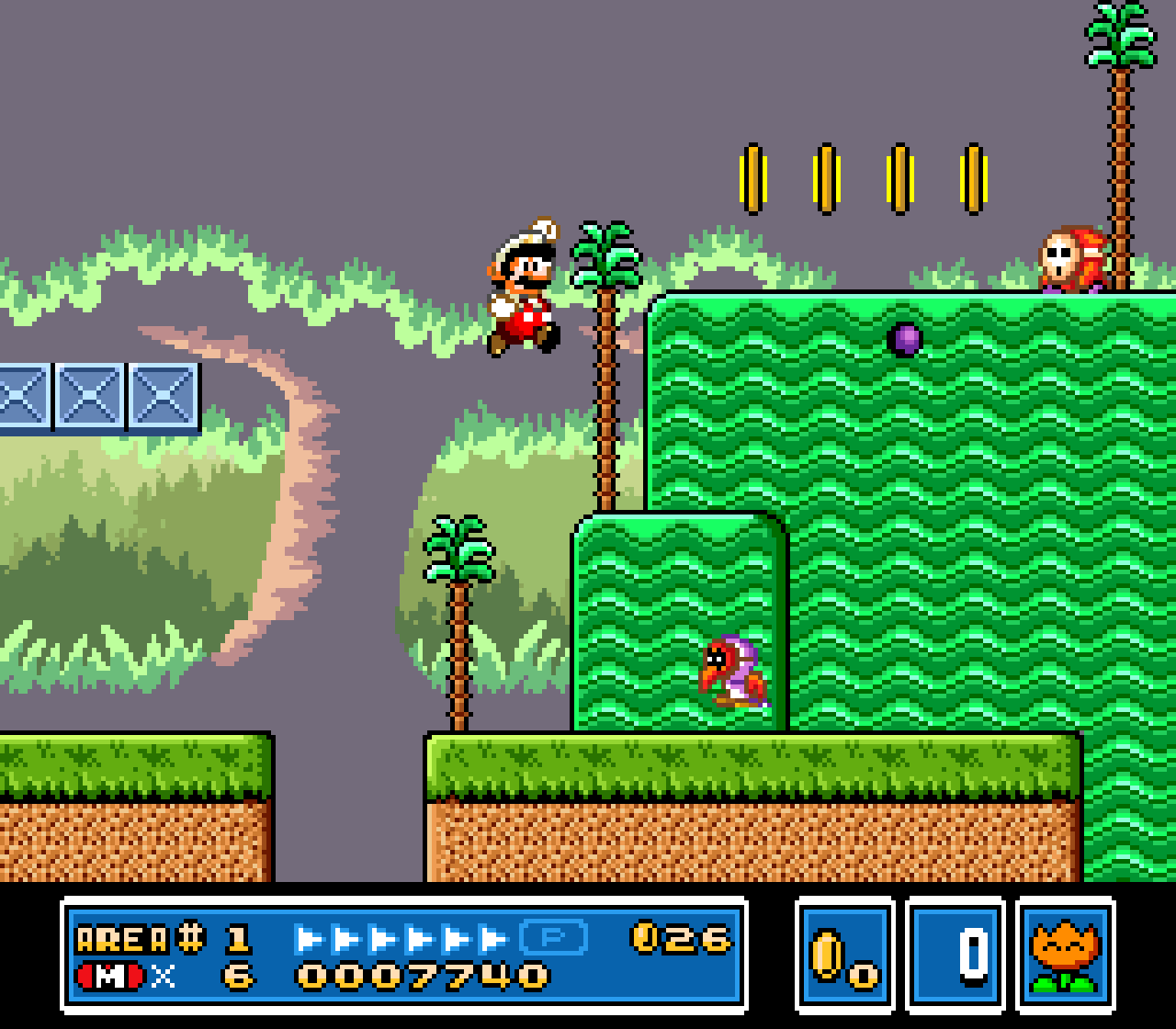Image resolution: width=1176 pixels, height=1029 pixels.
Task: Toggle the leftmost X block
Action: pos(24,395)
